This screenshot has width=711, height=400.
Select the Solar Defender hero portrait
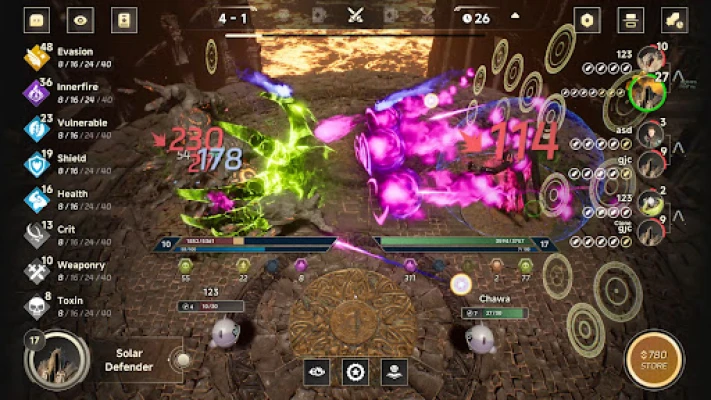point(56,361)
